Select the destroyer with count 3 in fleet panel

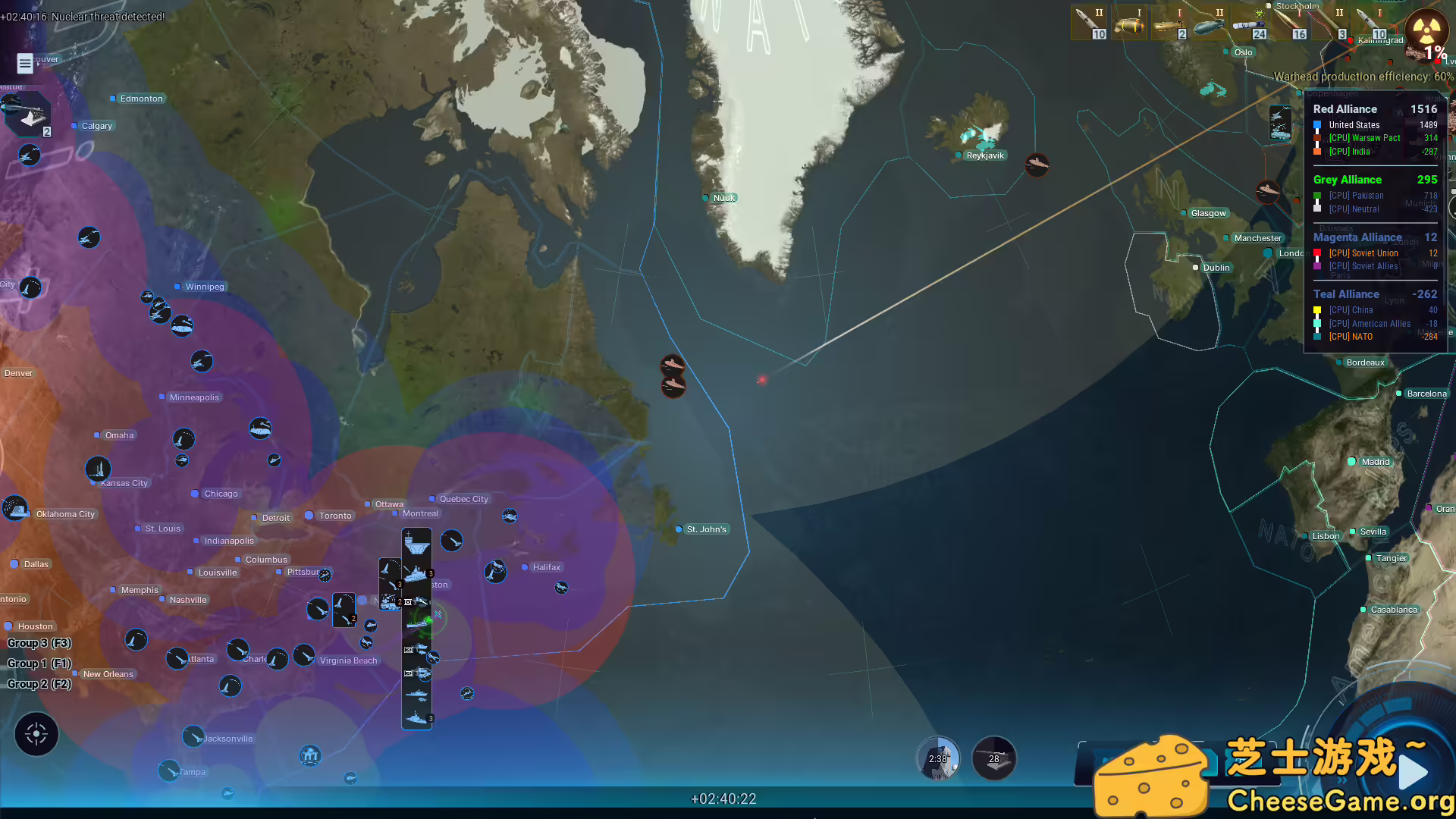(416, 573)
